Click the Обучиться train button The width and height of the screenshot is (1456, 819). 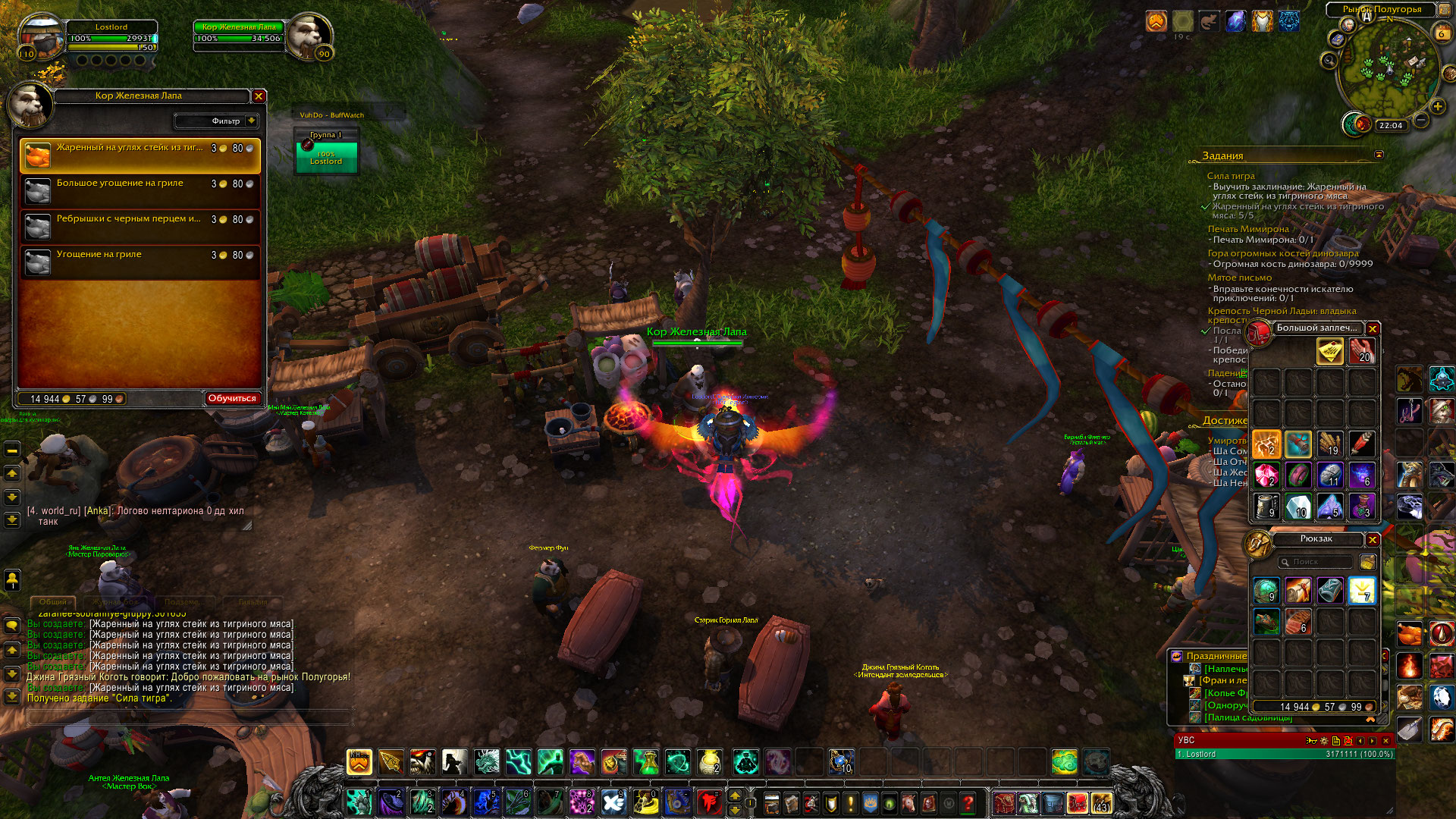point(232,398)
